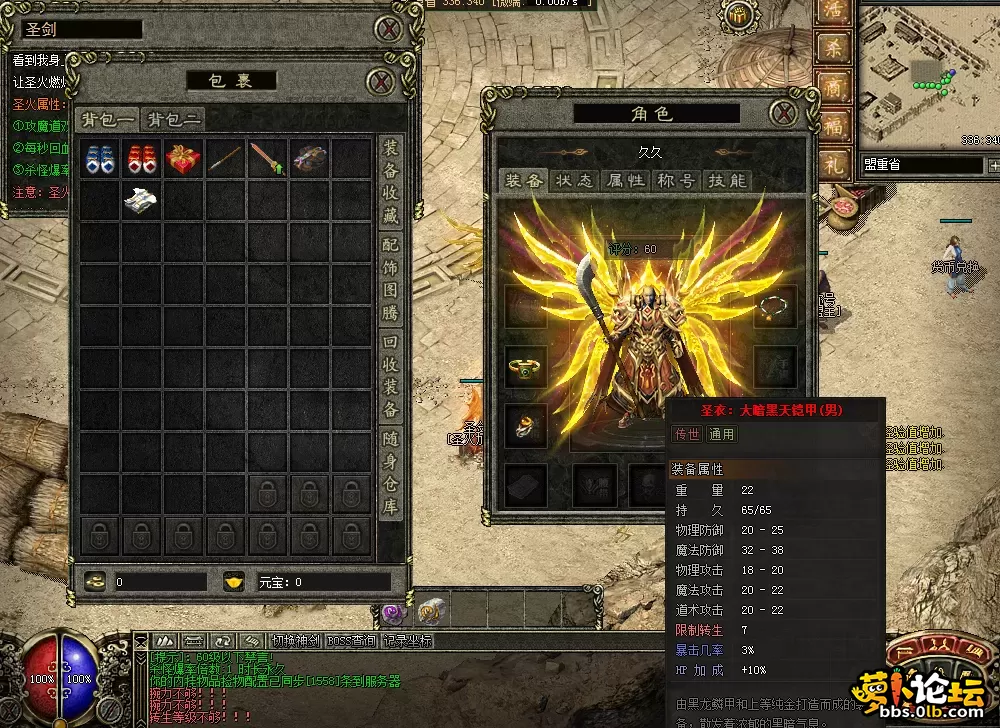Image resolution: width=1000 pixels, height=728 pixels.
Task: Click the 切换神剑 button
Action: pos(296,641)
